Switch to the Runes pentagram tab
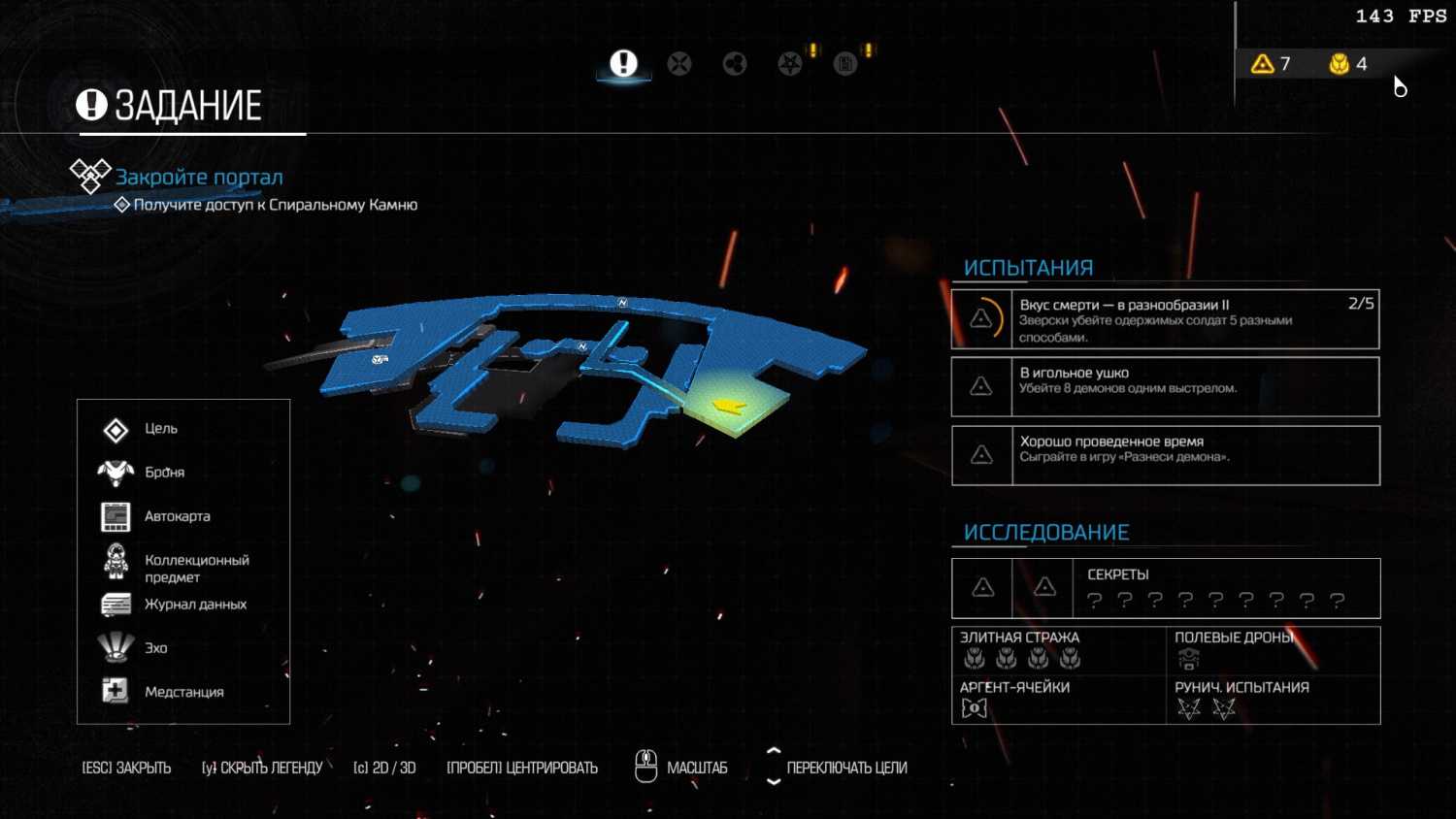The image size is (1456, 819). click(x=790, y=64)
